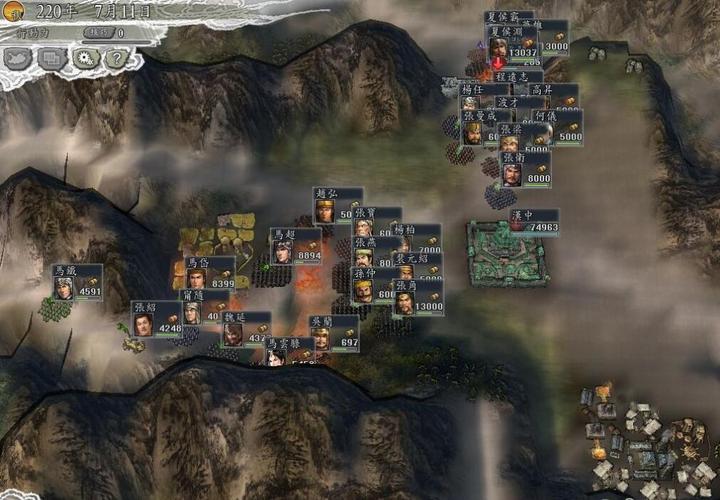Select the 張衛 unit with 8000 troops
Image resolution: width=720 pixels, height=500 pixels.
525,168
